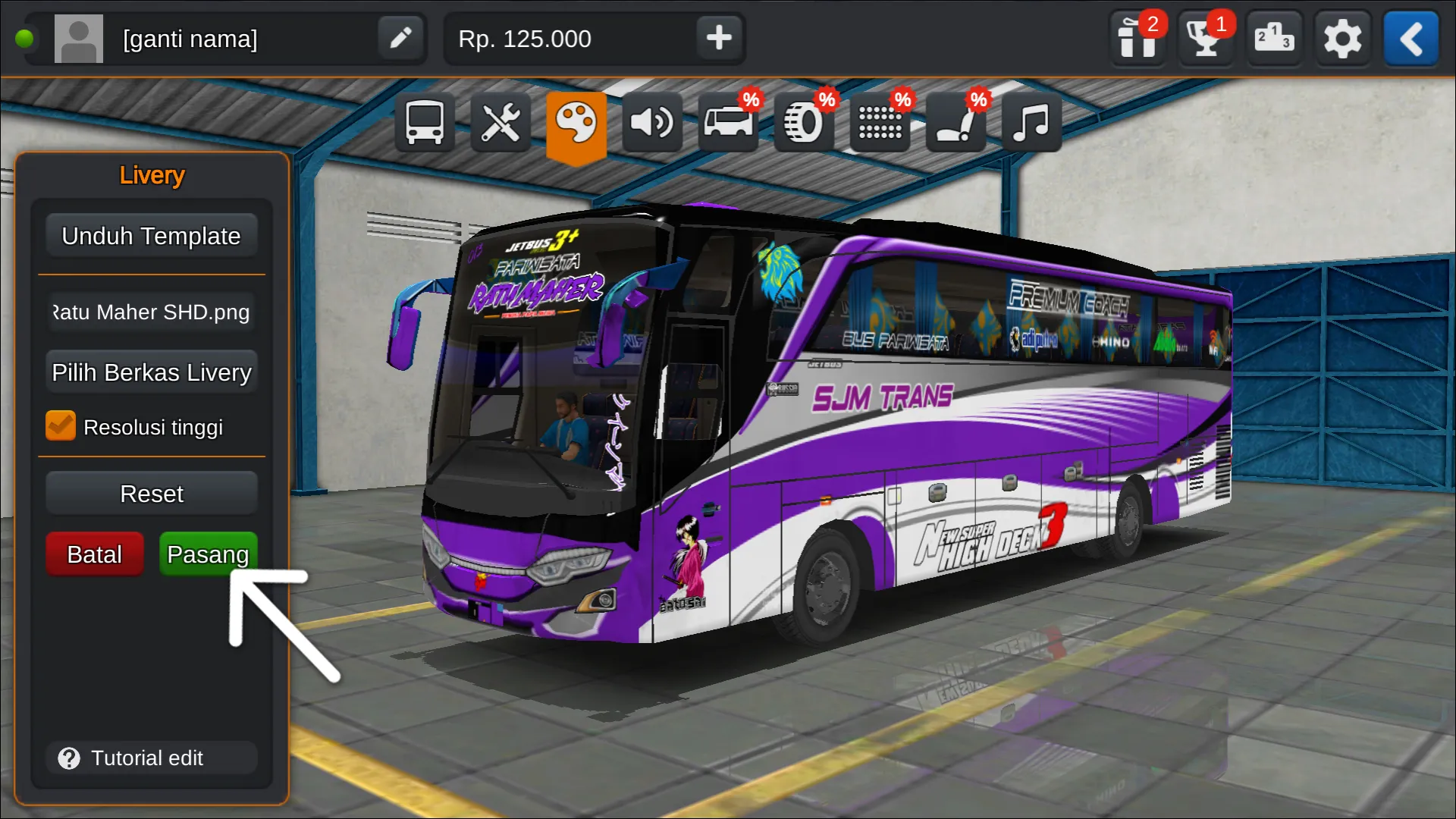Add money with the plus button
This screenshot has height=819, width=1456.
718,38
